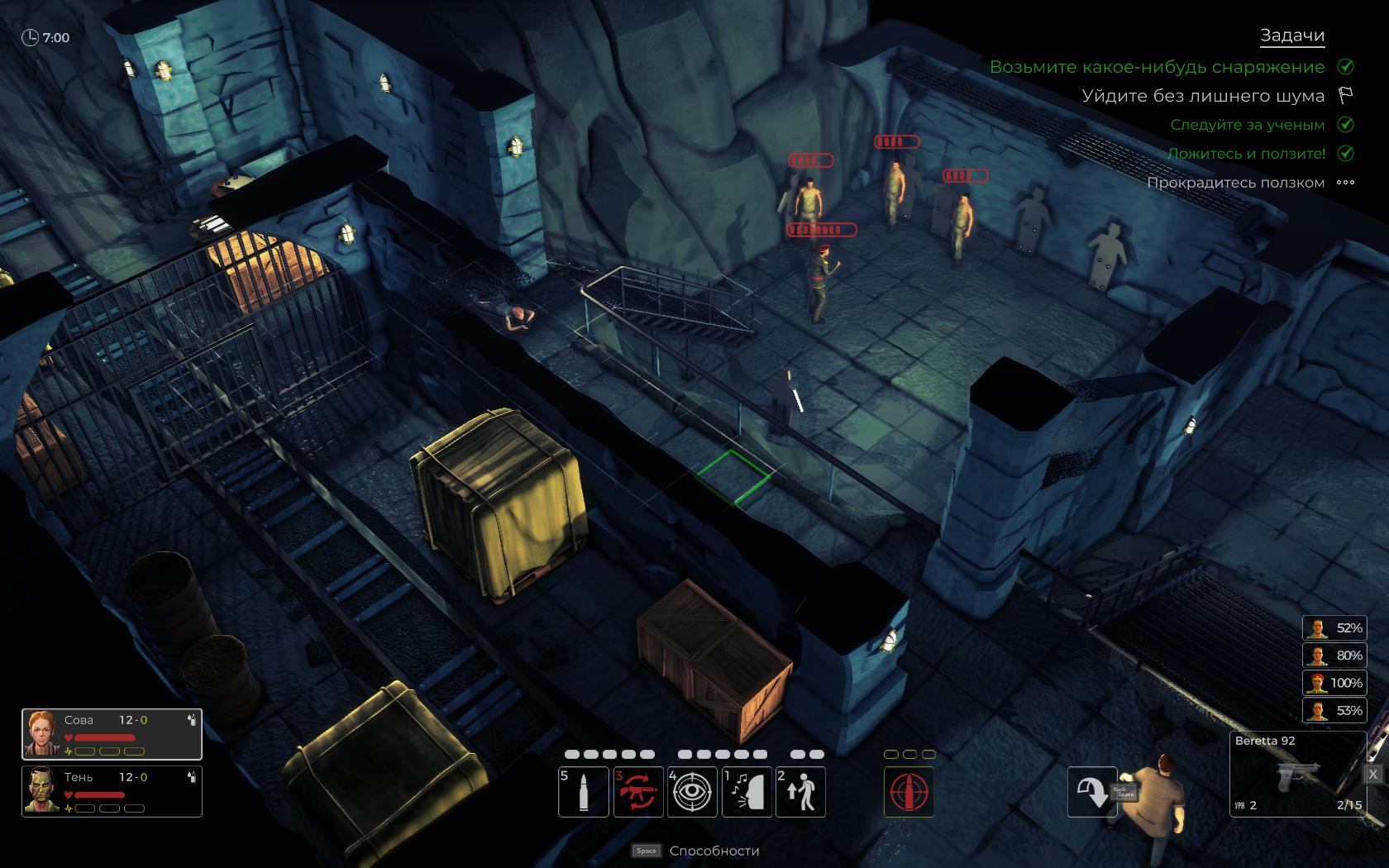
Task: Activate the single bullet shot ability
Action: pos(584,791)
